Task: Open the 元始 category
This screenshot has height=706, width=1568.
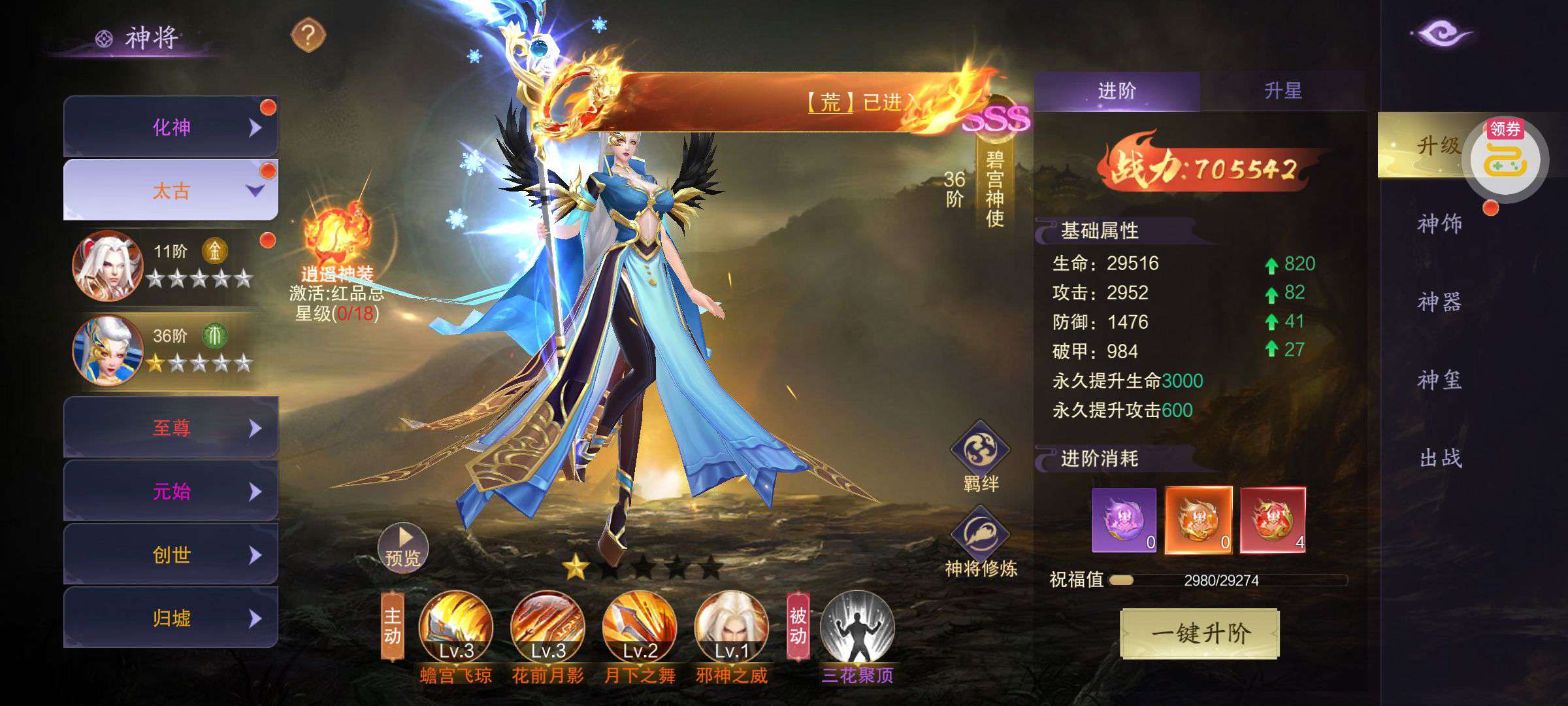Action: [x=171, y=491]
